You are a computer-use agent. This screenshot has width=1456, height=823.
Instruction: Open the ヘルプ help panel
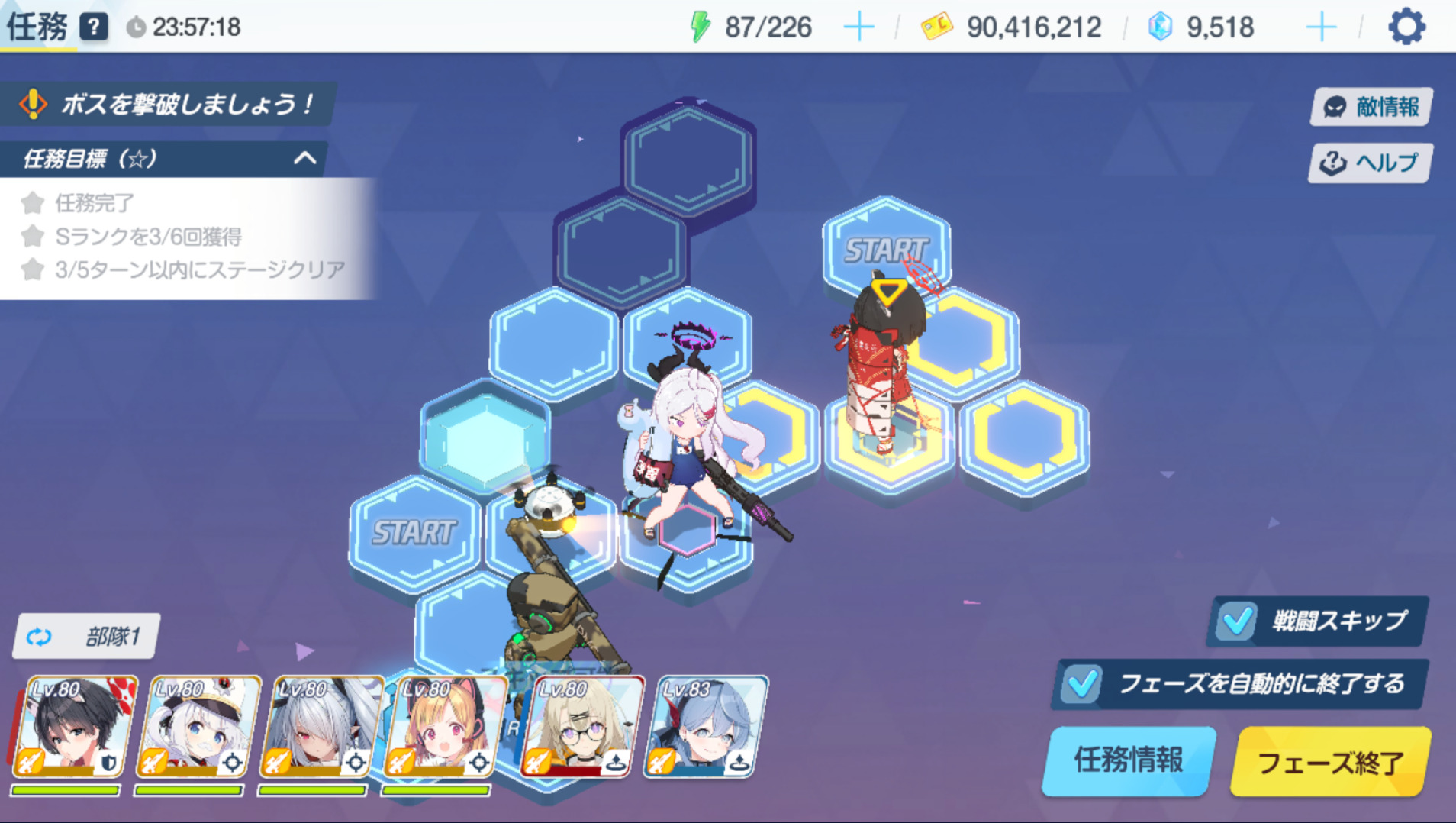(1368, 162)
